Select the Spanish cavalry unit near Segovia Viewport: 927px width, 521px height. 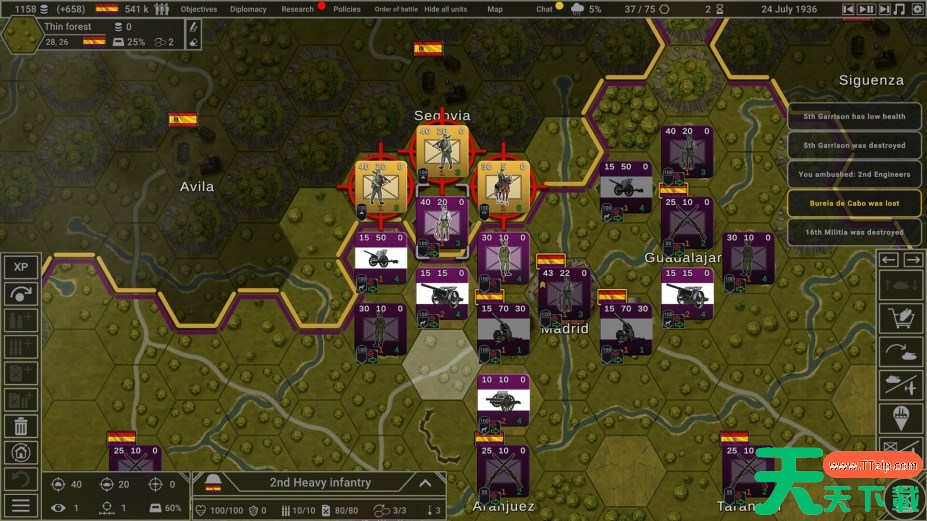pos(502,184)
